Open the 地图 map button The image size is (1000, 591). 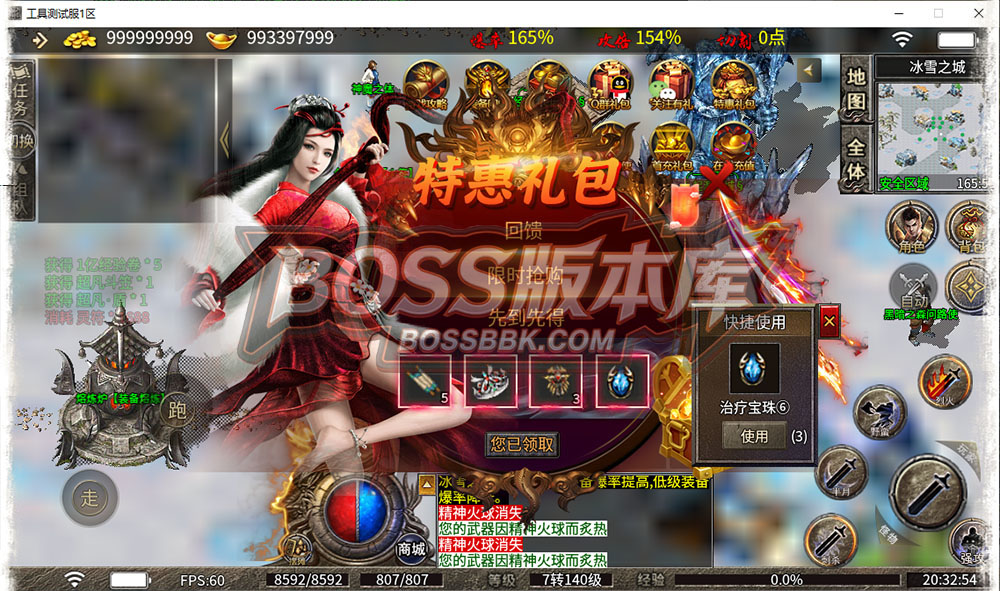pyautogui.click(x=856, y=88)
